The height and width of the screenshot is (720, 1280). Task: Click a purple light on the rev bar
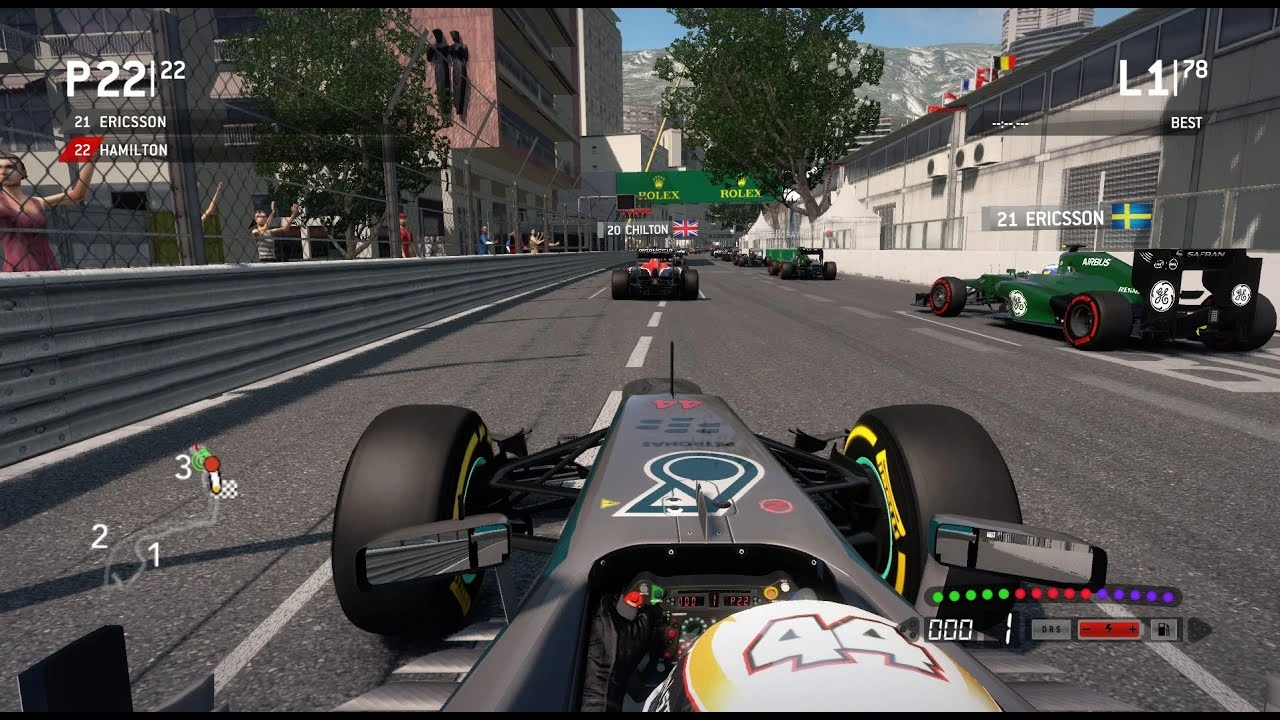[x=1132, y=596]
